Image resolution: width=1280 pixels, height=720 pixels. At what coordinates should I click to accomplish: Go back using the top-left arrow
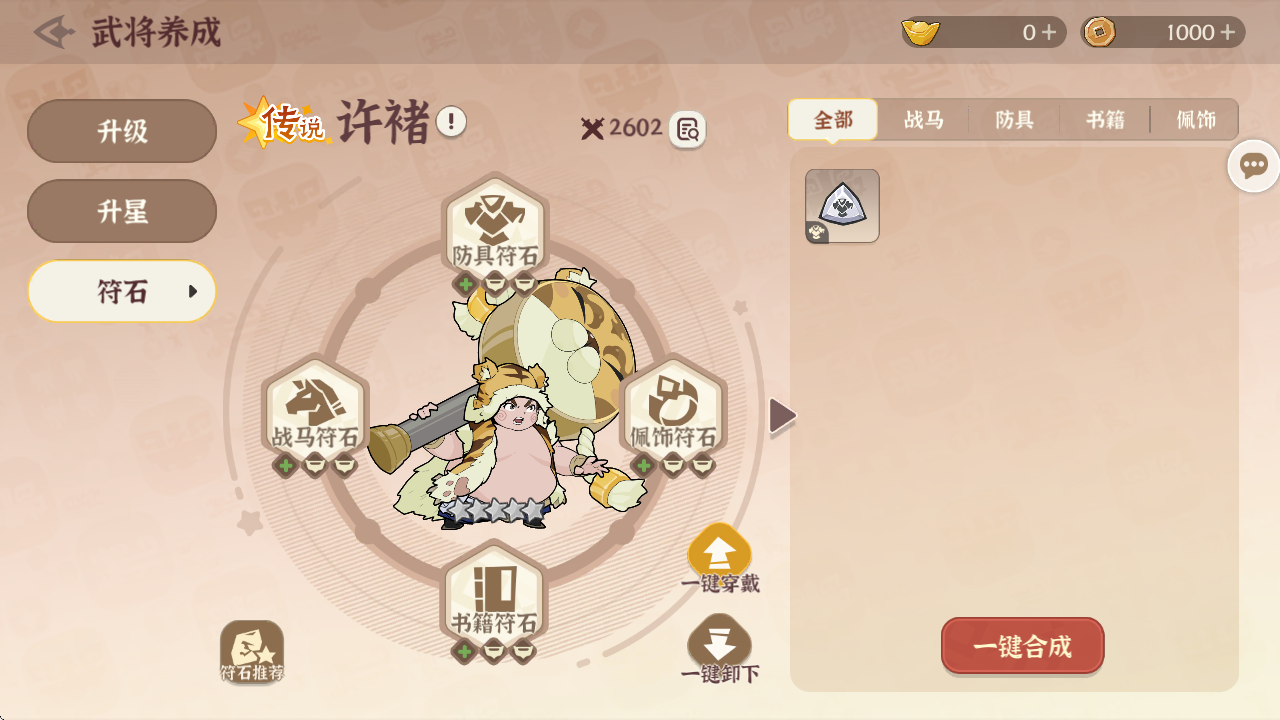click(x=54, y=32)
